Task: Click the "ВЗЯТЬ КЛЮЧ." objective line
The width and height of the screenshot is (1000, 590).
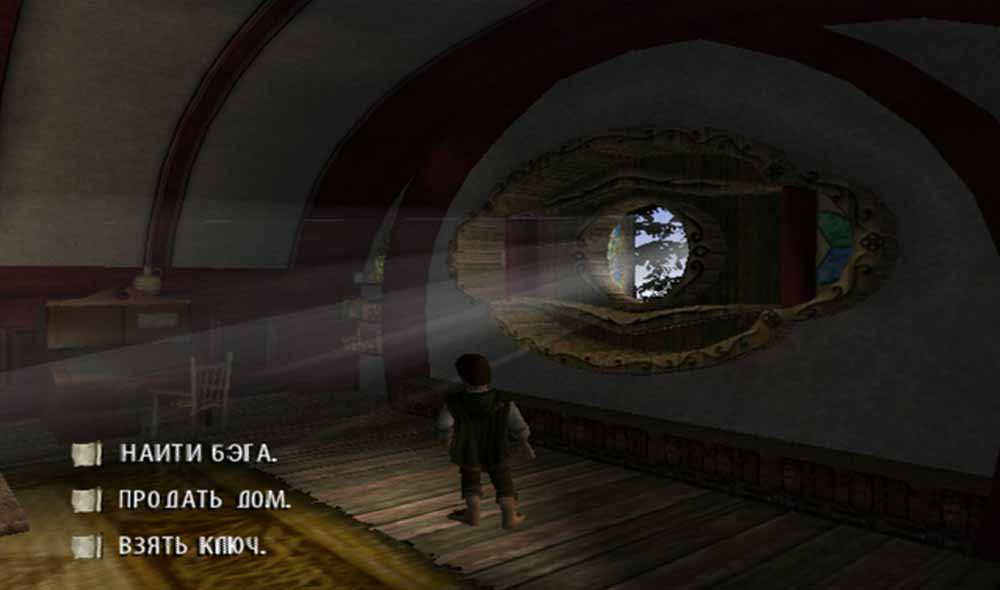Action: (192, 547)
